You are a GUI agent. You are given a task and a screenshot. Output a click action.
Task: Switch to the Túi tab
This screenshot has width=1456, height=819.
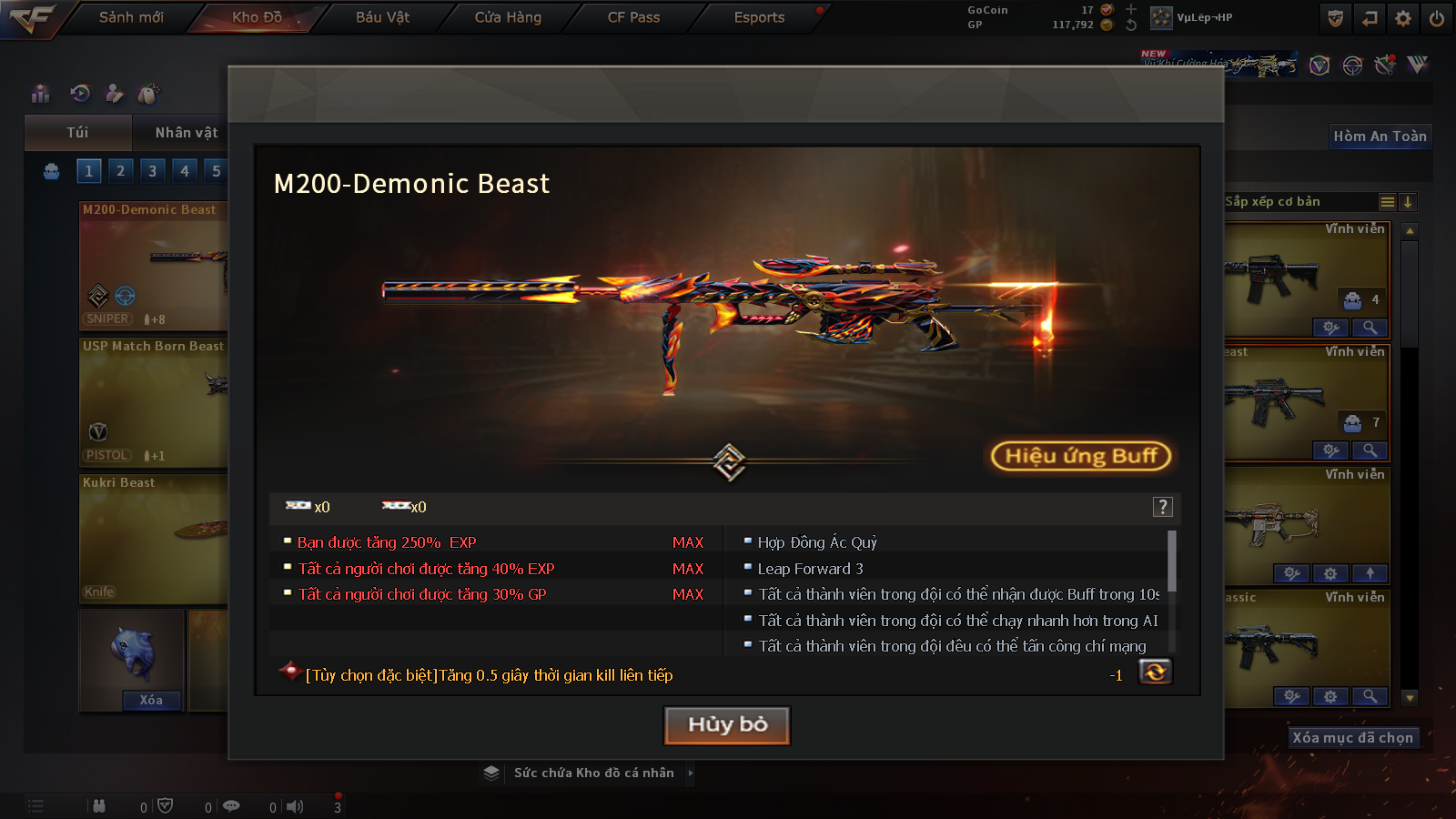77,133
